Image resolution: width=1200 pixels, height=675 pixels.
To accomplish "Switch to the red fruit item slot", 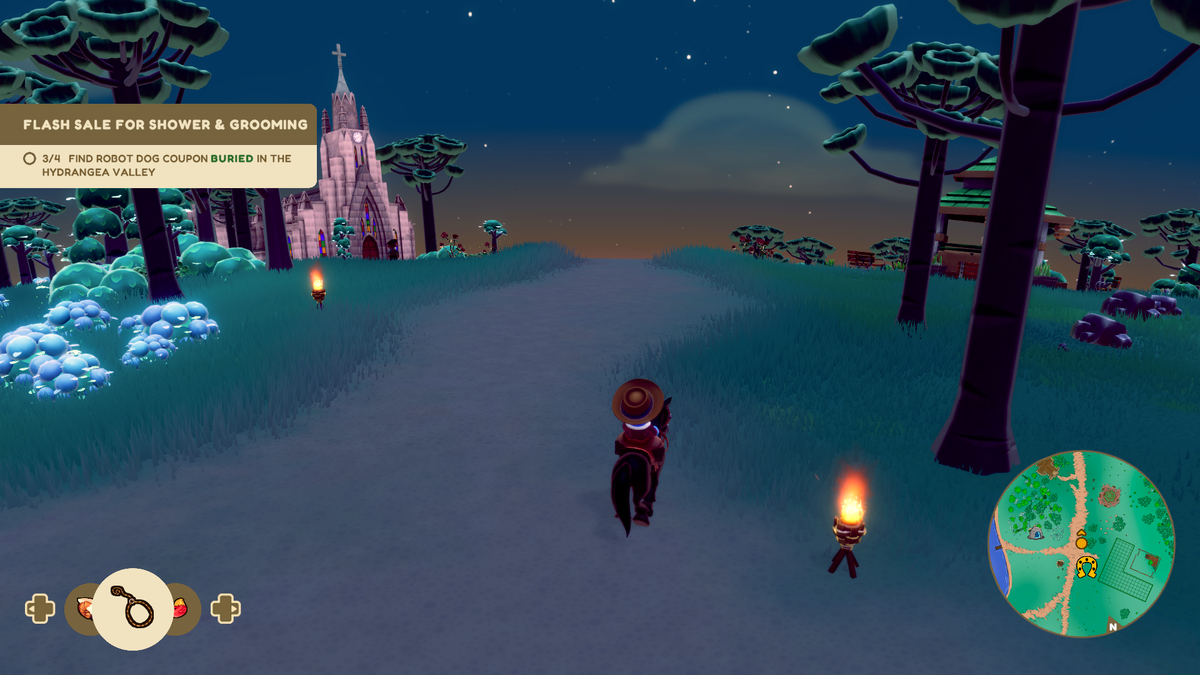I will tap(185, 608).
